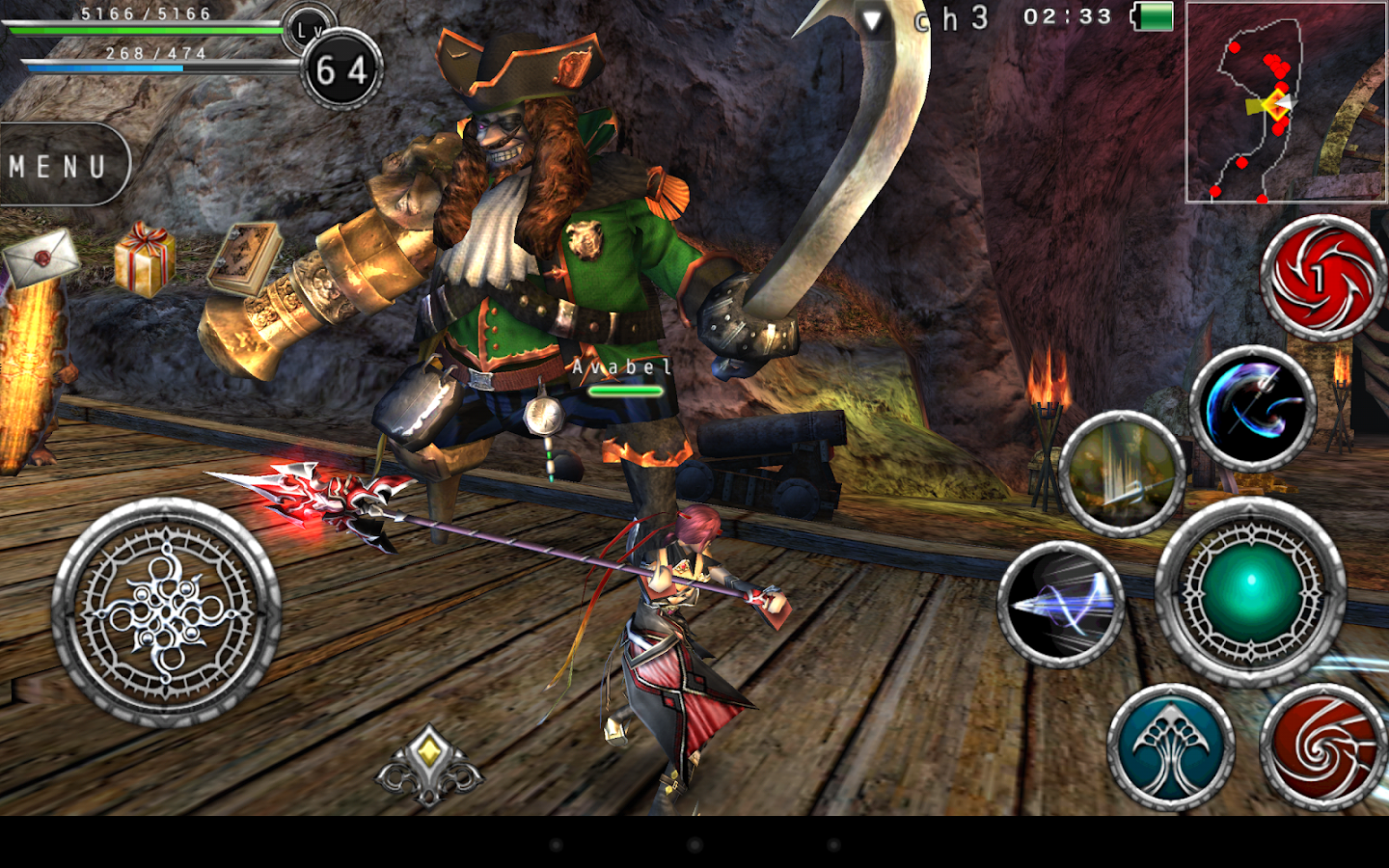The height and width of the screenshot is (868, 1389).
Task: Select the tower landscape skill icon
Action: pyautogui.click(x=1119, y=473)
